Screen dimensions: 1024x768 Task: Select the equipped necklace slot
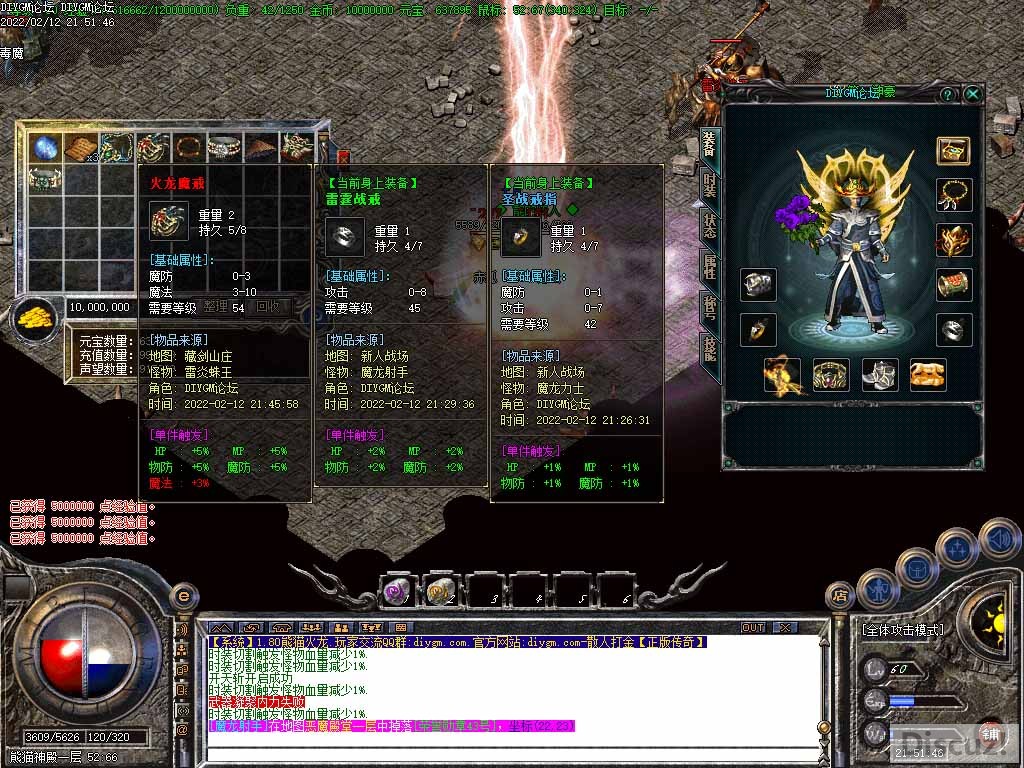coord(954,194)
